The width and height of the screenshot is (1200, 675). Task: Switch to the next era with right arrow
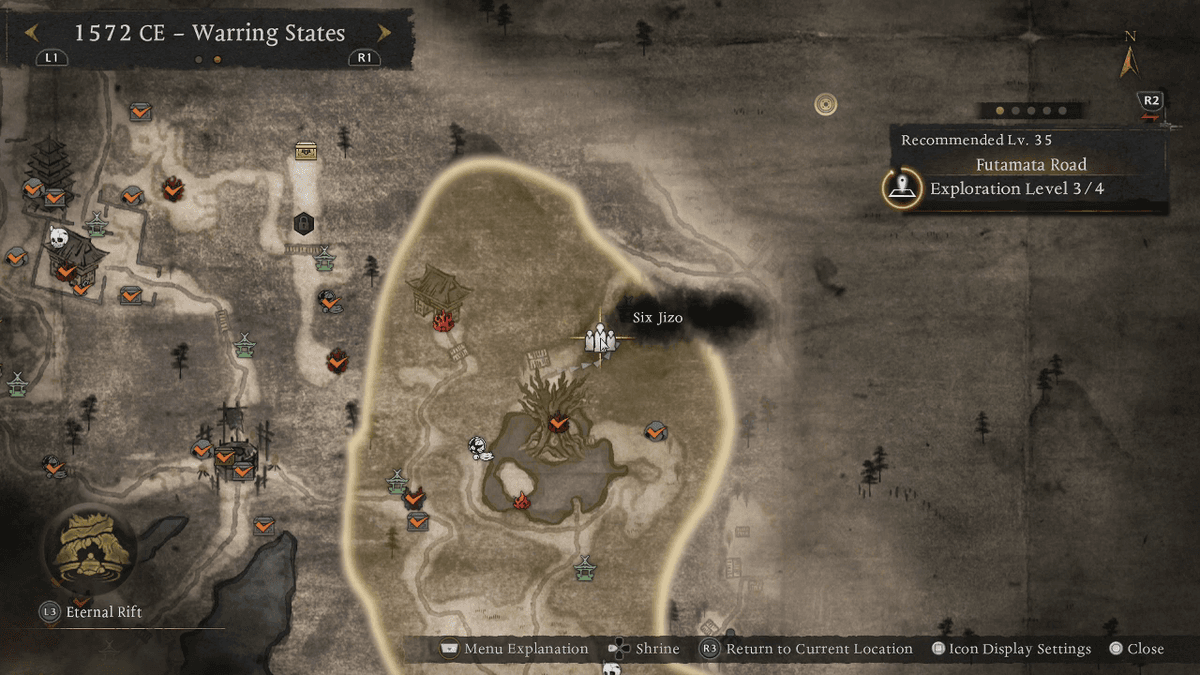(x=383, y=33)
